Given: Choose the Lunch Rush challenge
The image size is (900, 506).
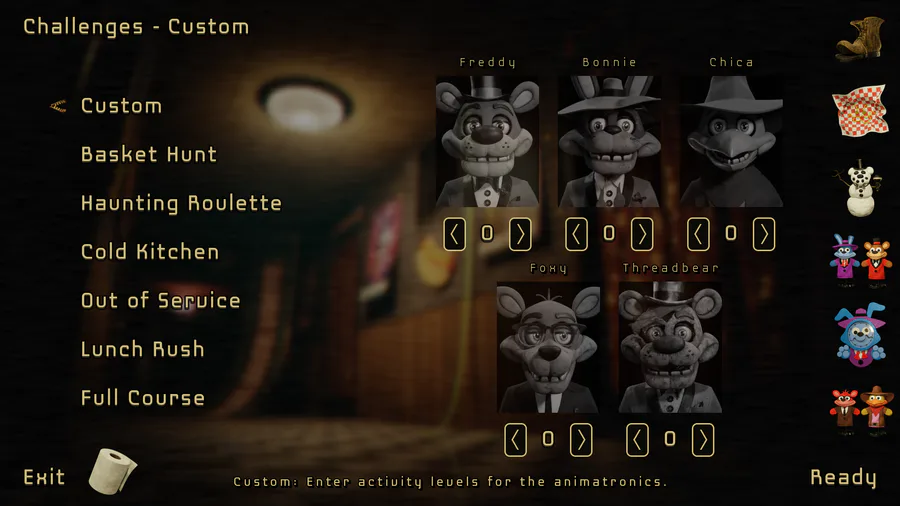Looking at the screenshot, I should tap(142, 350).
